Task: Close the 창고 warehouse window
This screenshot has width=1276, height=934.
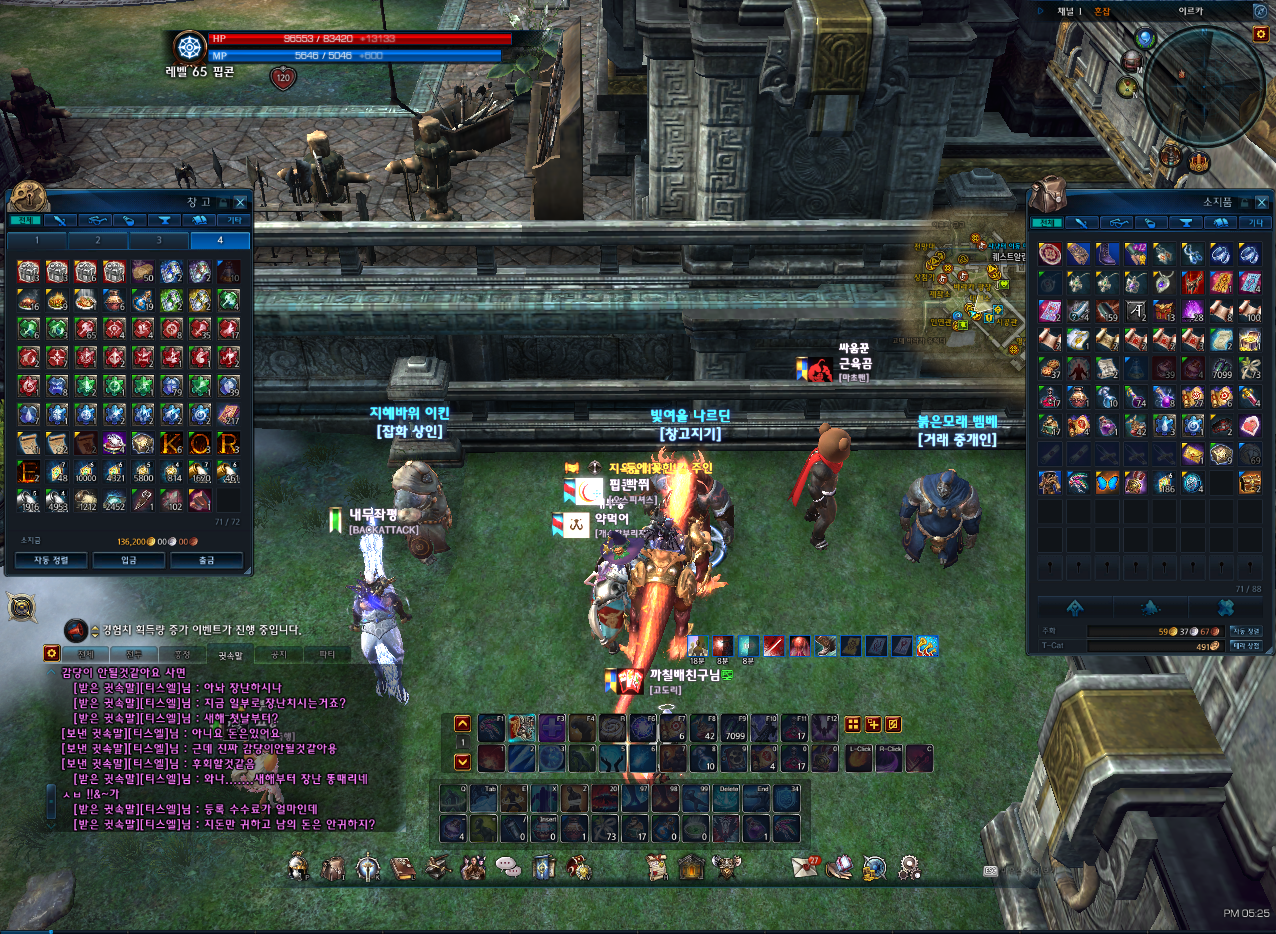Action: (240, 202)
